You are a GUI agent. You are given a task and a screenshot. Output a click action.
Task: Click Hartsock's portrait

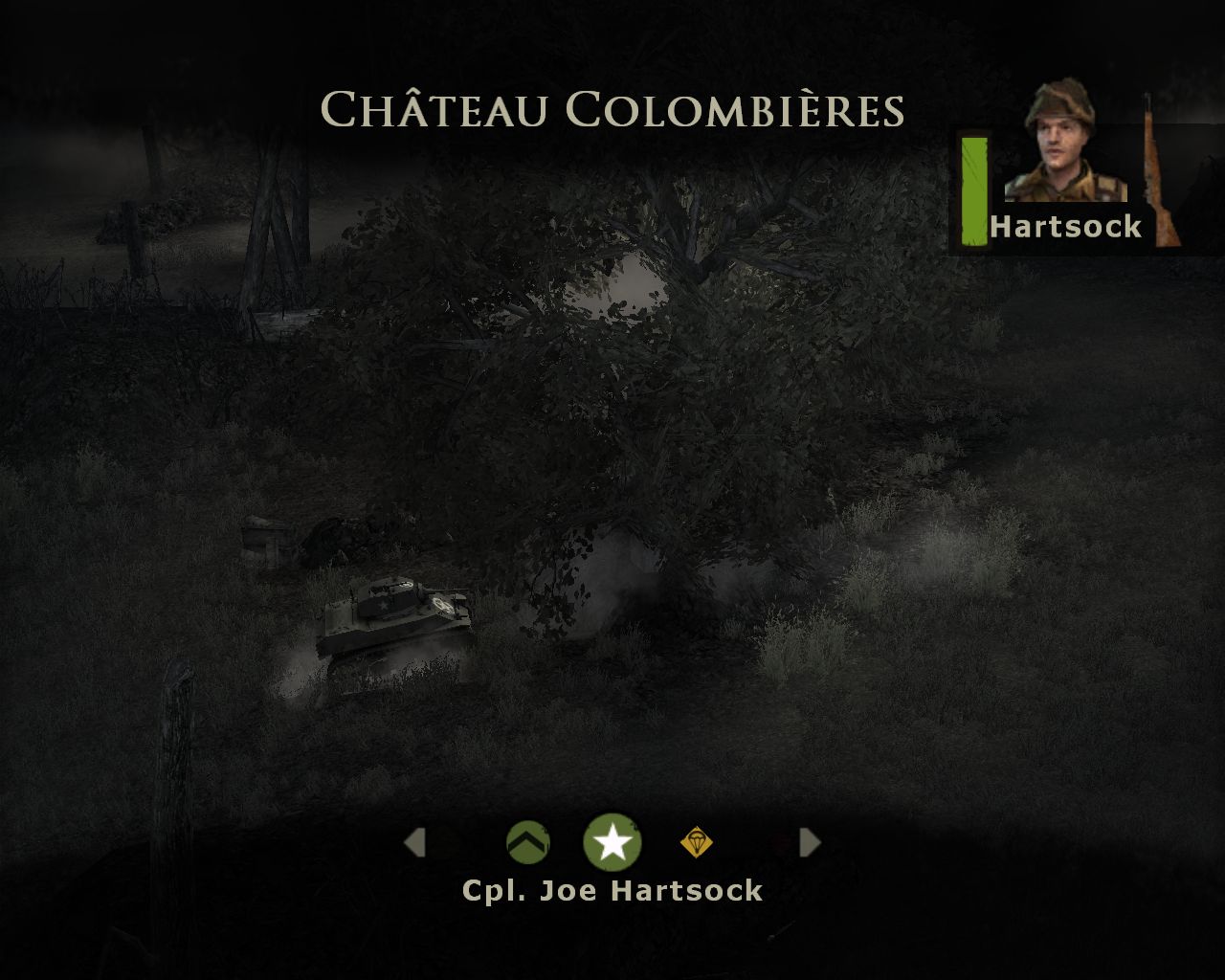pyautogui.click(x=1062, y=144)
